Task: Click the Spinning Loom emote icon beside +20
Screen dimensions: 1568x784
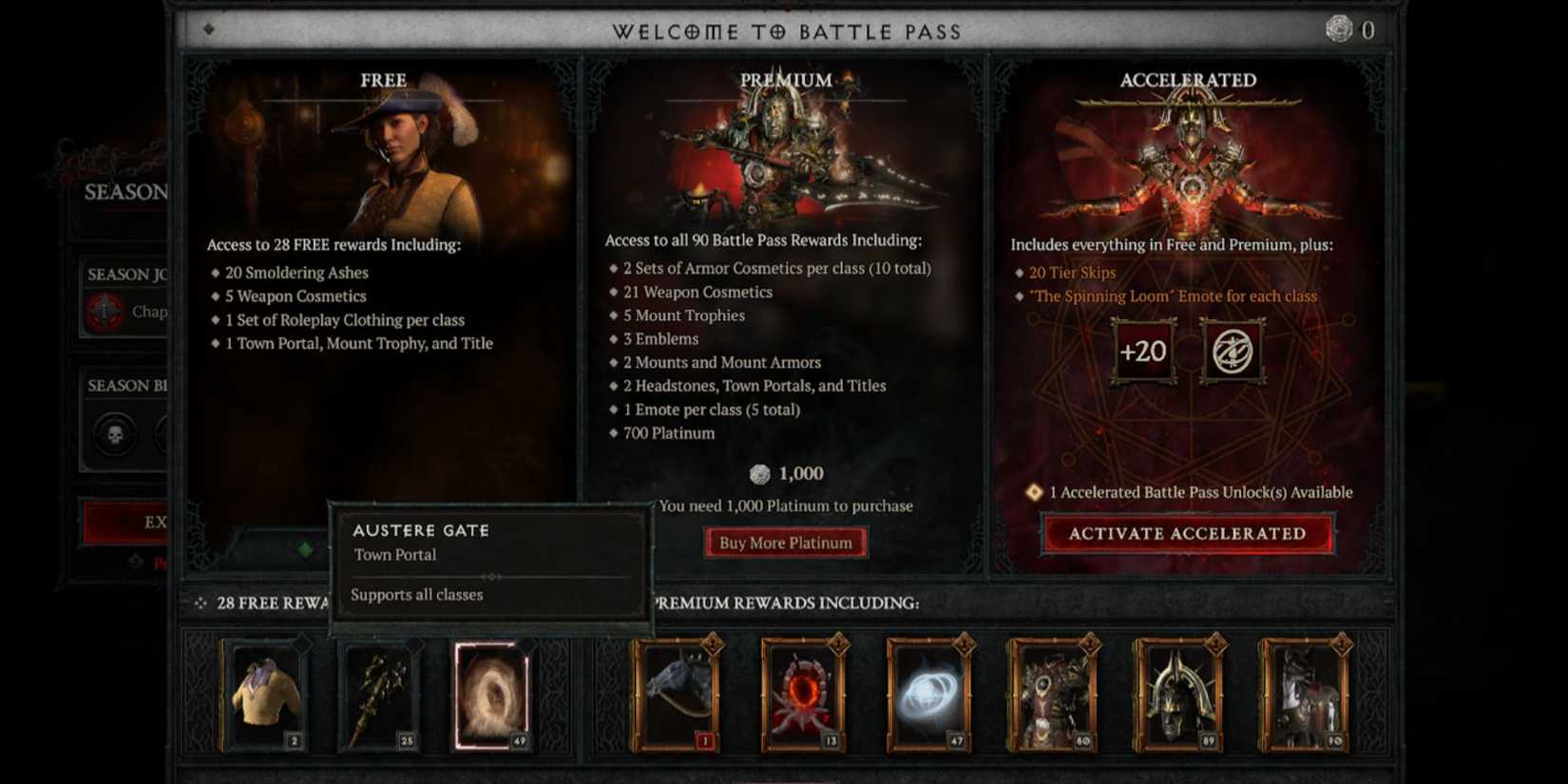Action: [1233, 351]
